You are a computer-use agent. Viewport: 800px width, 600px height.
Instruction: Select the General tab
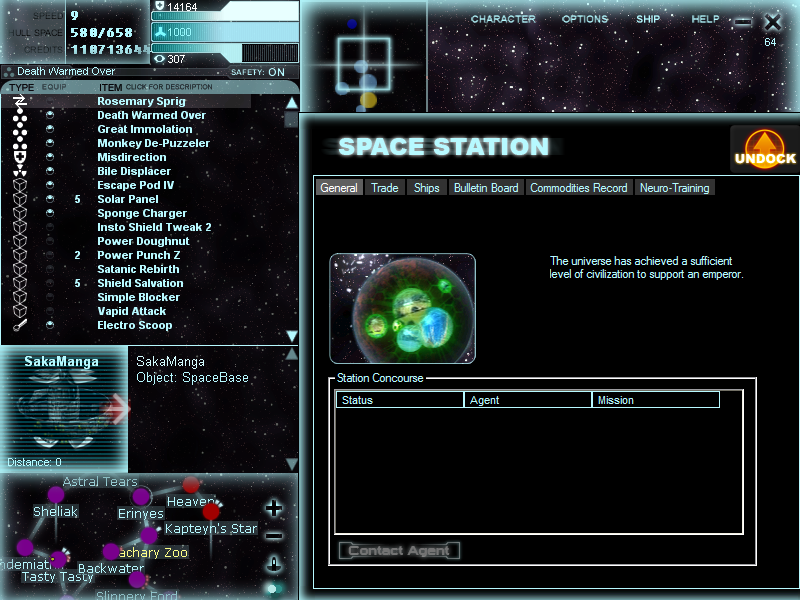coord(339,188)
